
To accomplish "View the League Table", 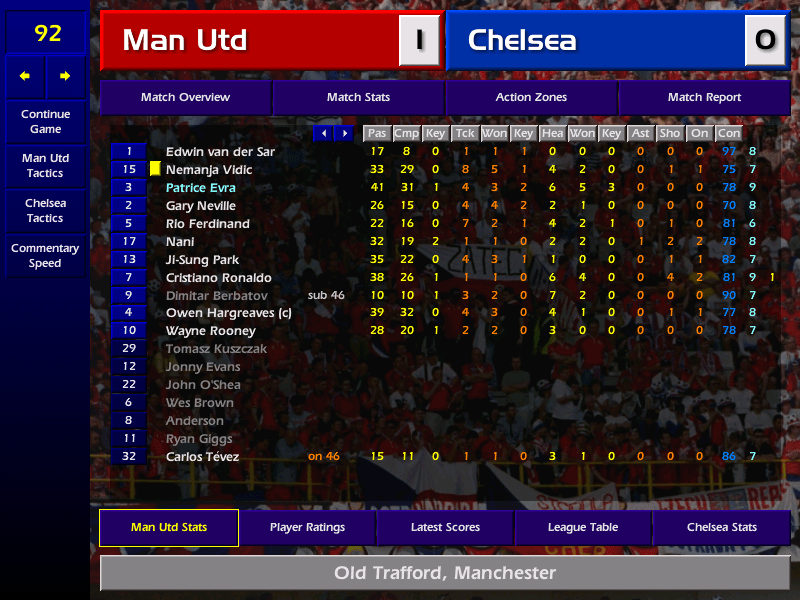I will [x=583, y=528].
